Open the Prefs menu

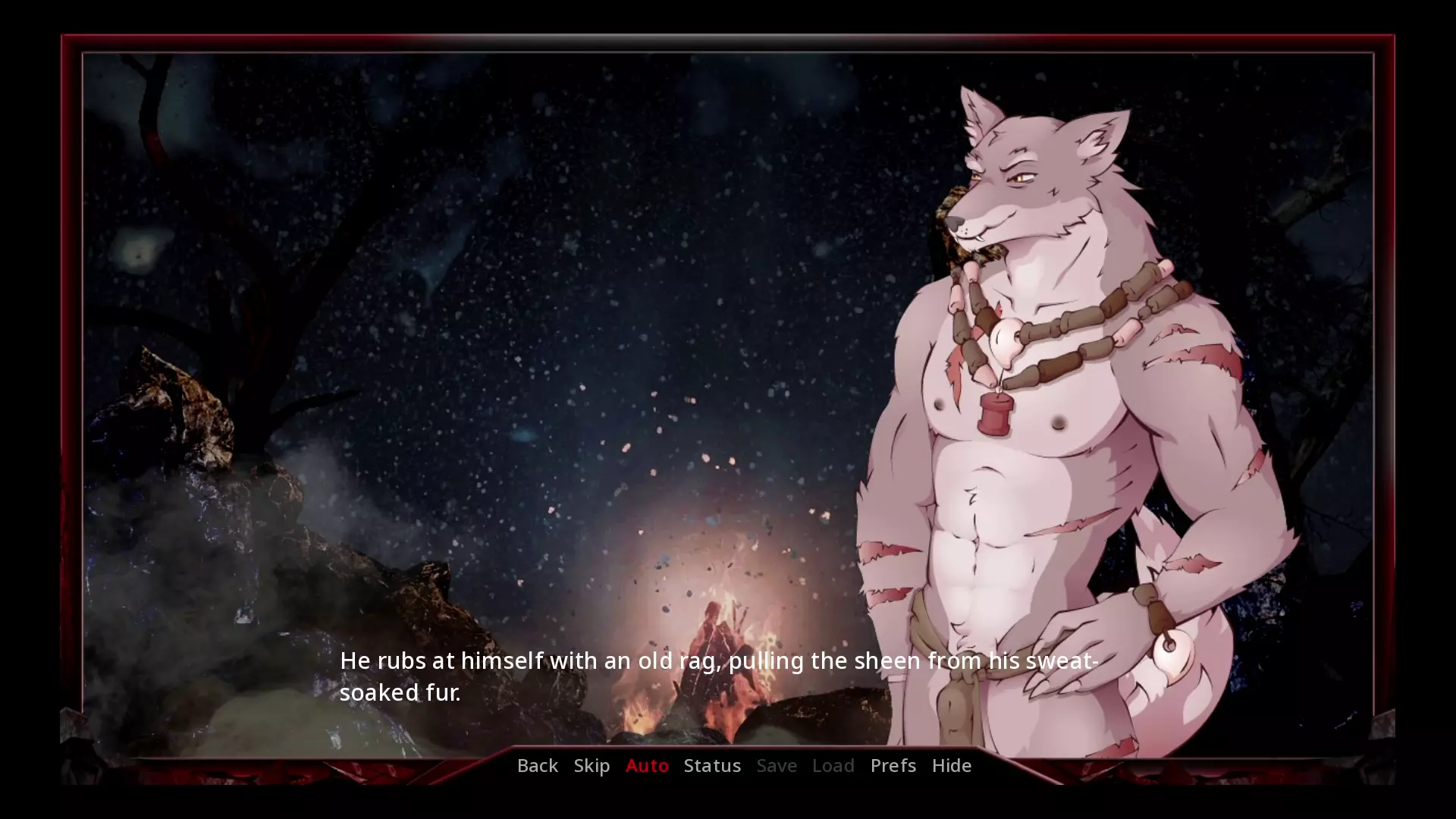coord(893,766)
